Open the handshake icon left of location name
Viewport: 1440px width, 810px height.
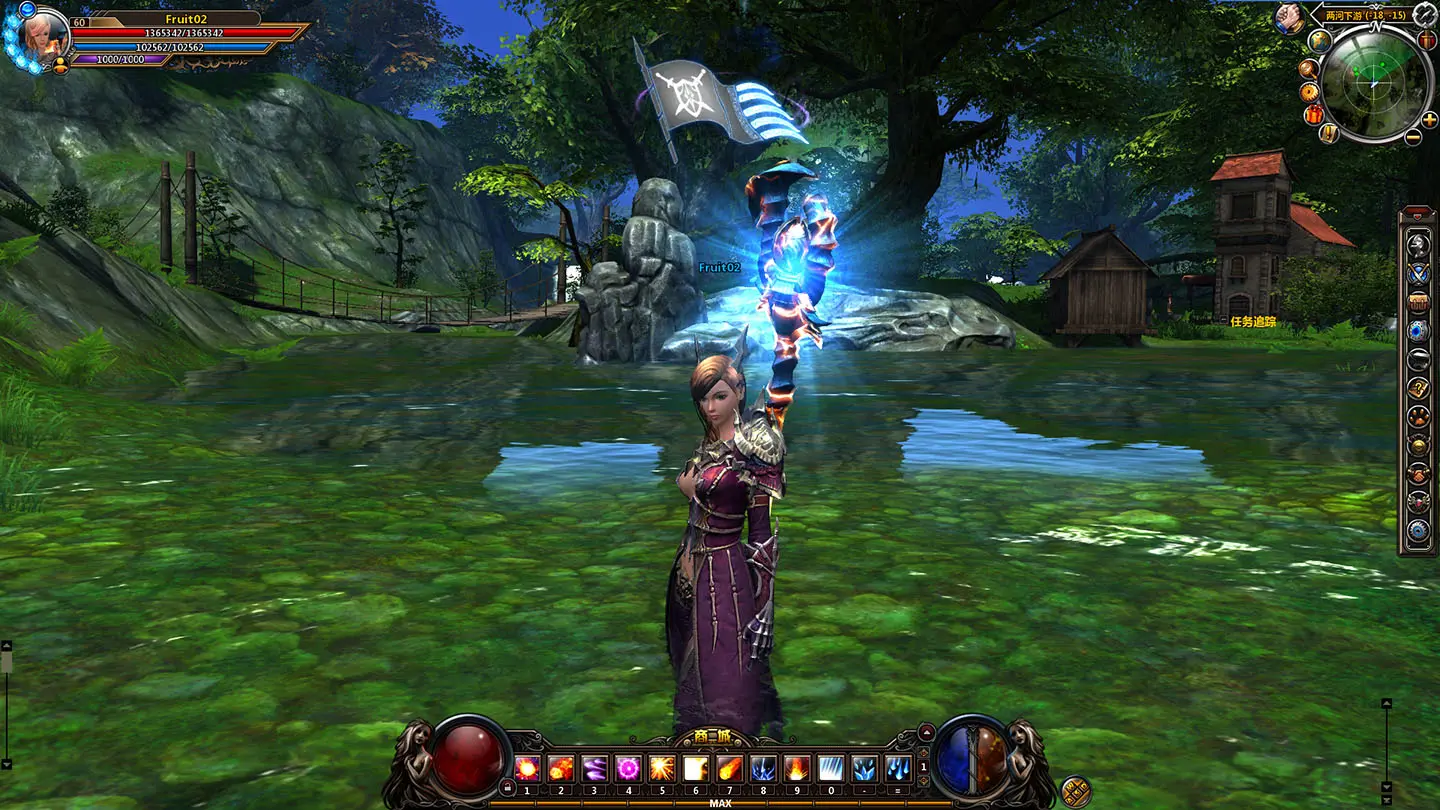coord(1287,18)
